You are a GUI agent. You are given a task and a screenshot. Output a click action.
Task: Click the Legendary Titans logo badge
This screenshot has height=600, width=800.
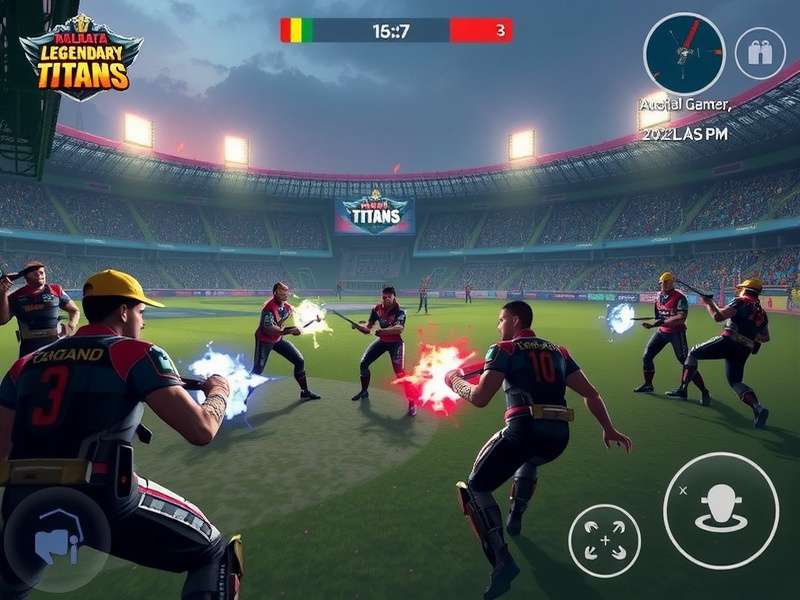tap(80, 56)
